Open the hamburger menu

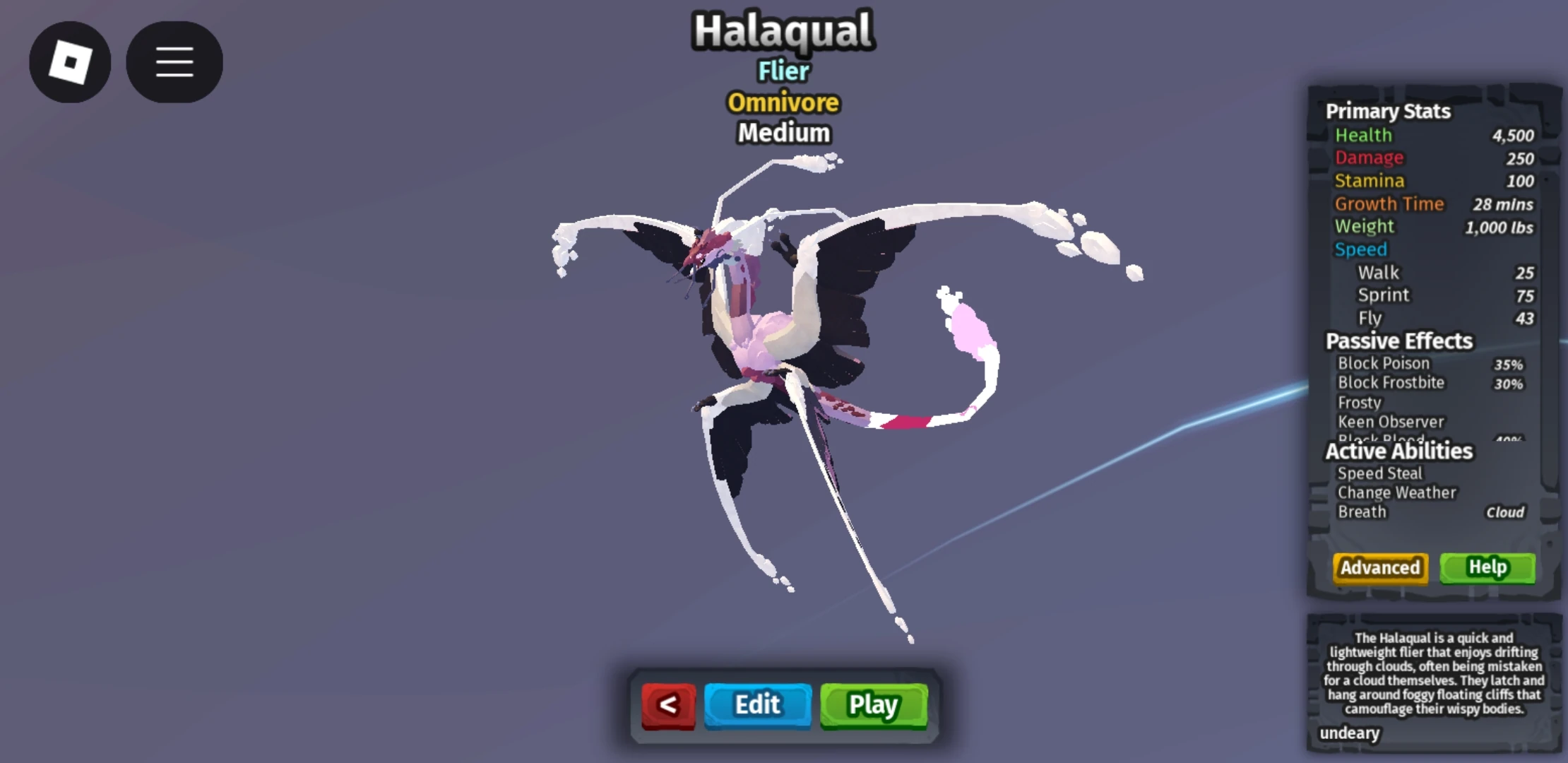tap(174, 62)
